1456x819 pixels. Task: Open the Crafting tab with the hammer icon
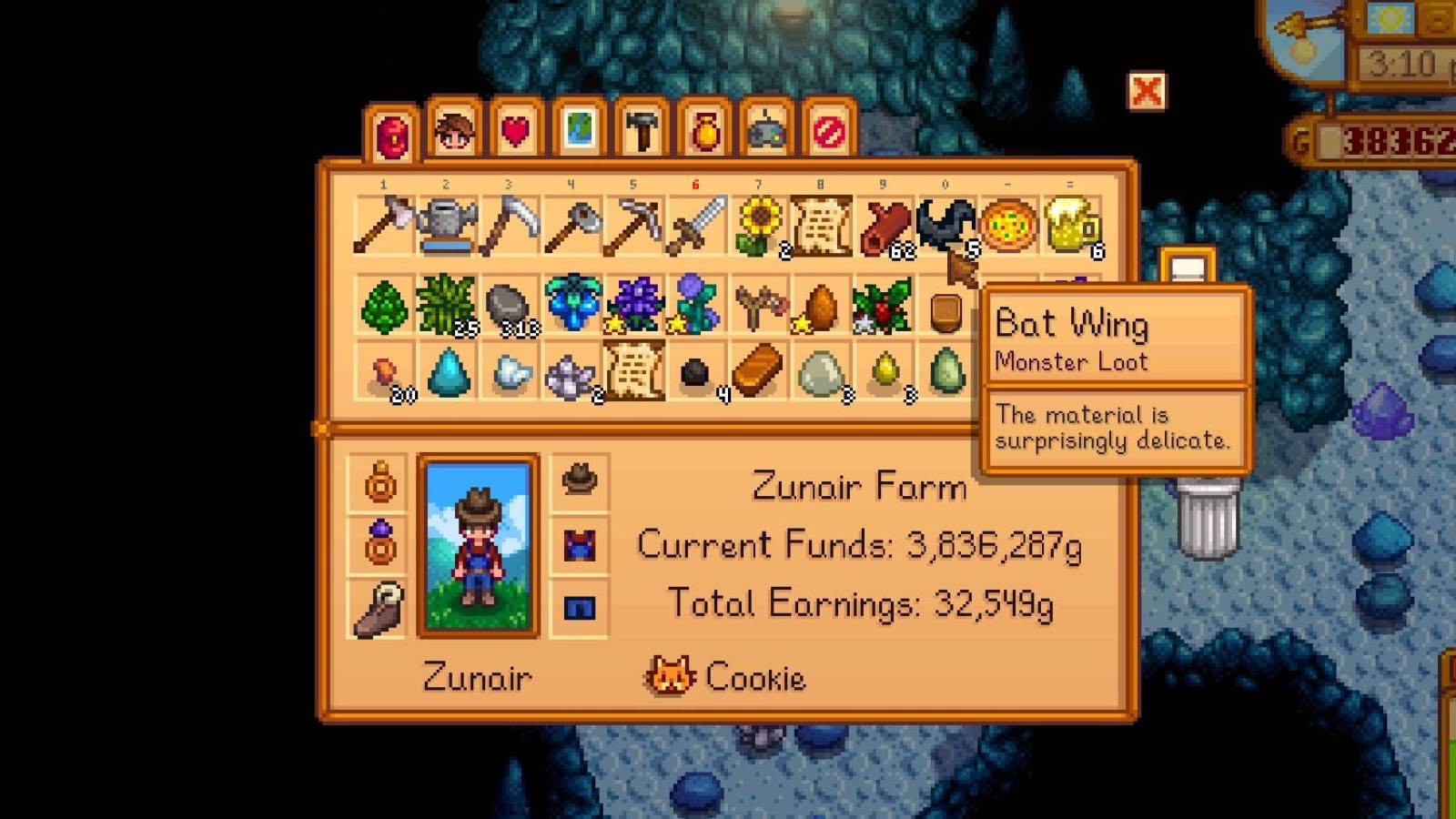click(642, 132)
